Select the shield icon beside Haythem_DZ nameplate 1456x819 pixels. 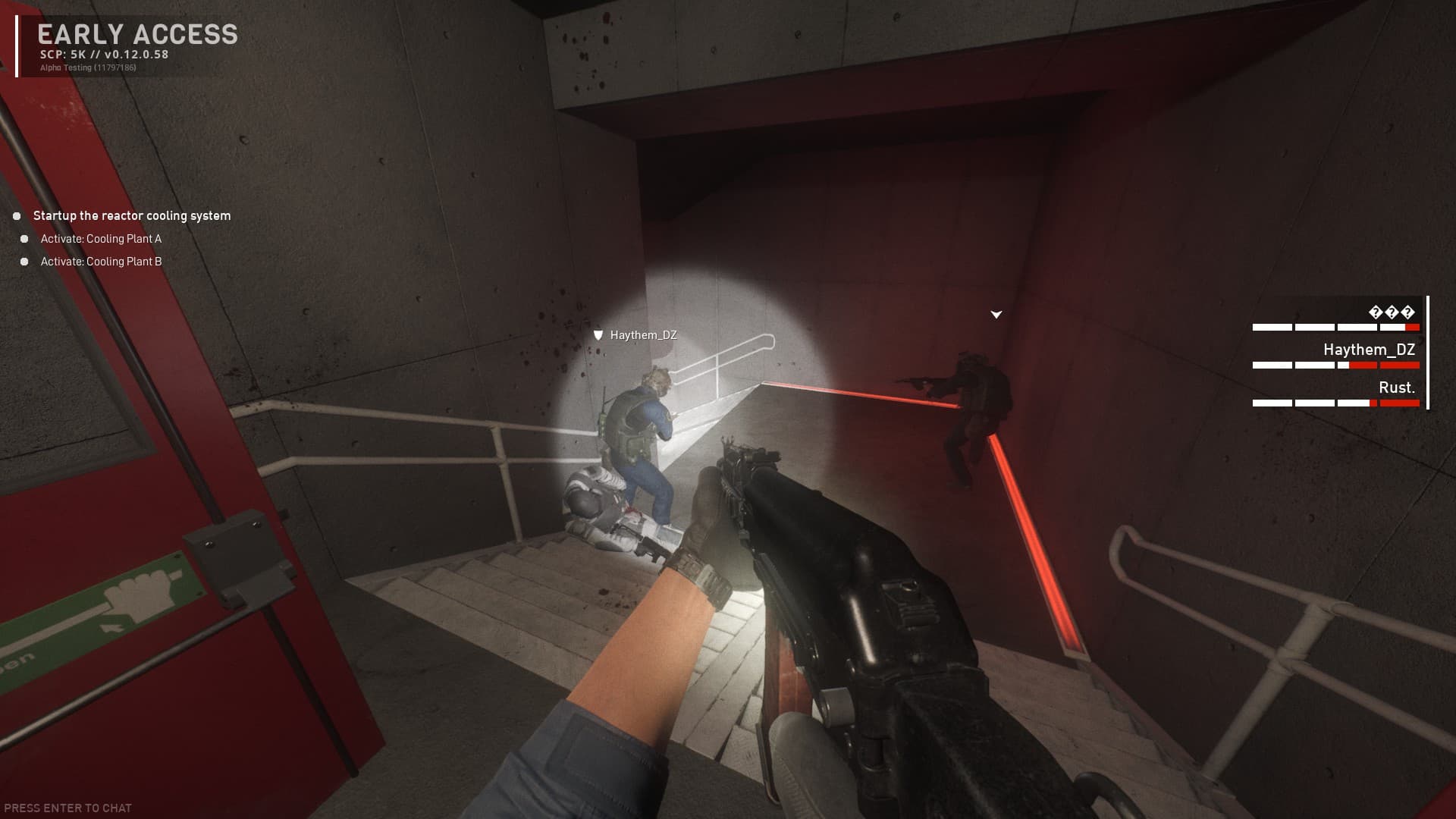pyautogui.click(x=599, y=334)
